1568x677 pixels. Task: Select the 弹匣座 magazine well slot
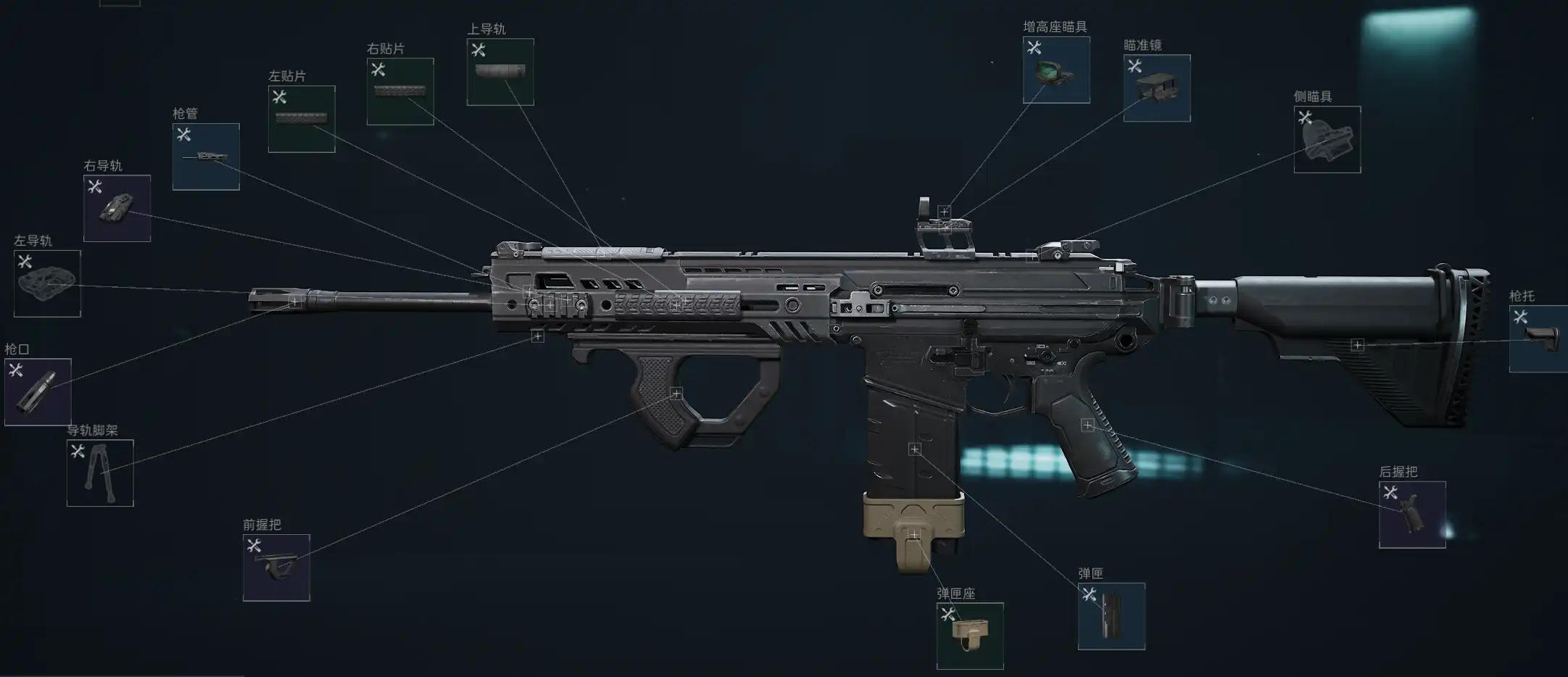point(970,636)
